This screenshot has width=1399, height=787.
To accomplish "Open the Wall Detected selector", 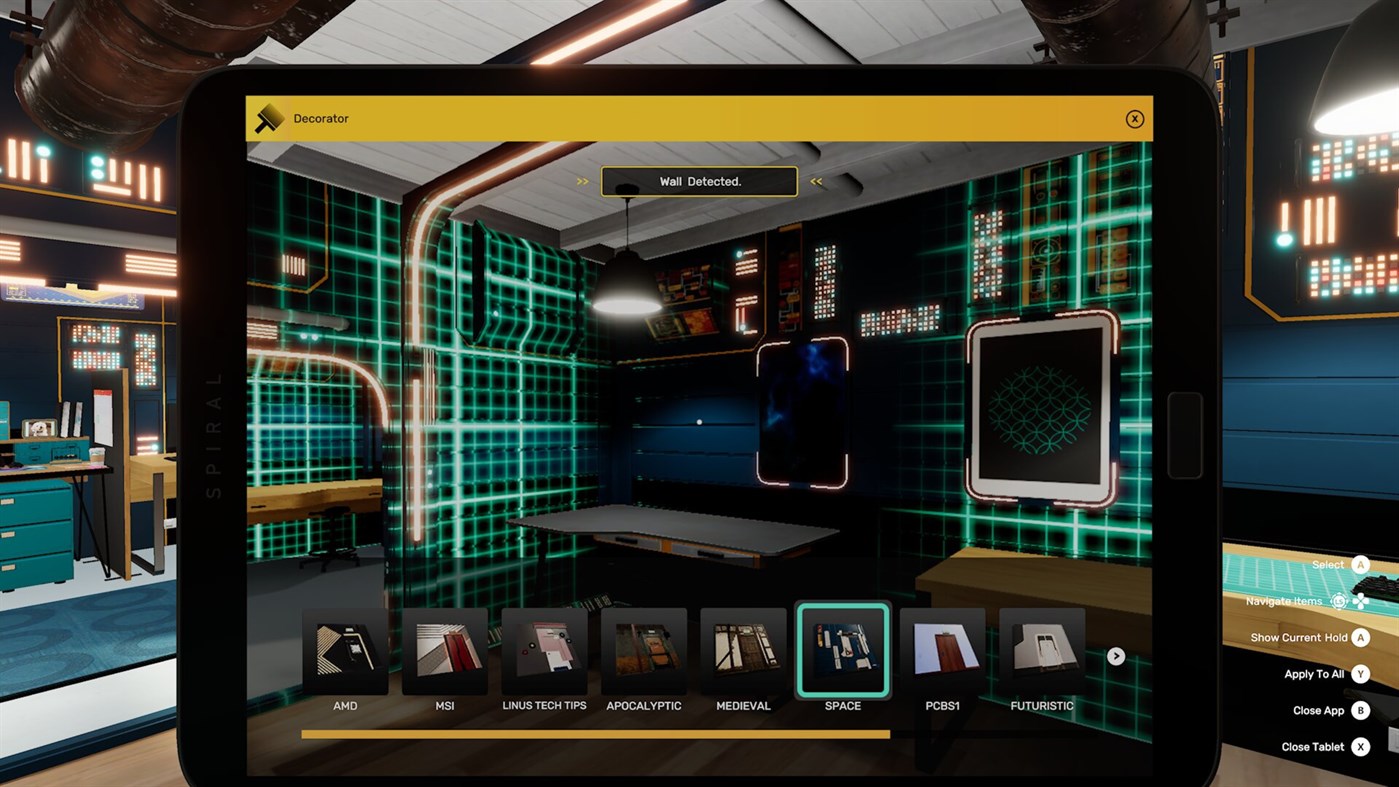I will pyautogui.click(x=699, y=181).
